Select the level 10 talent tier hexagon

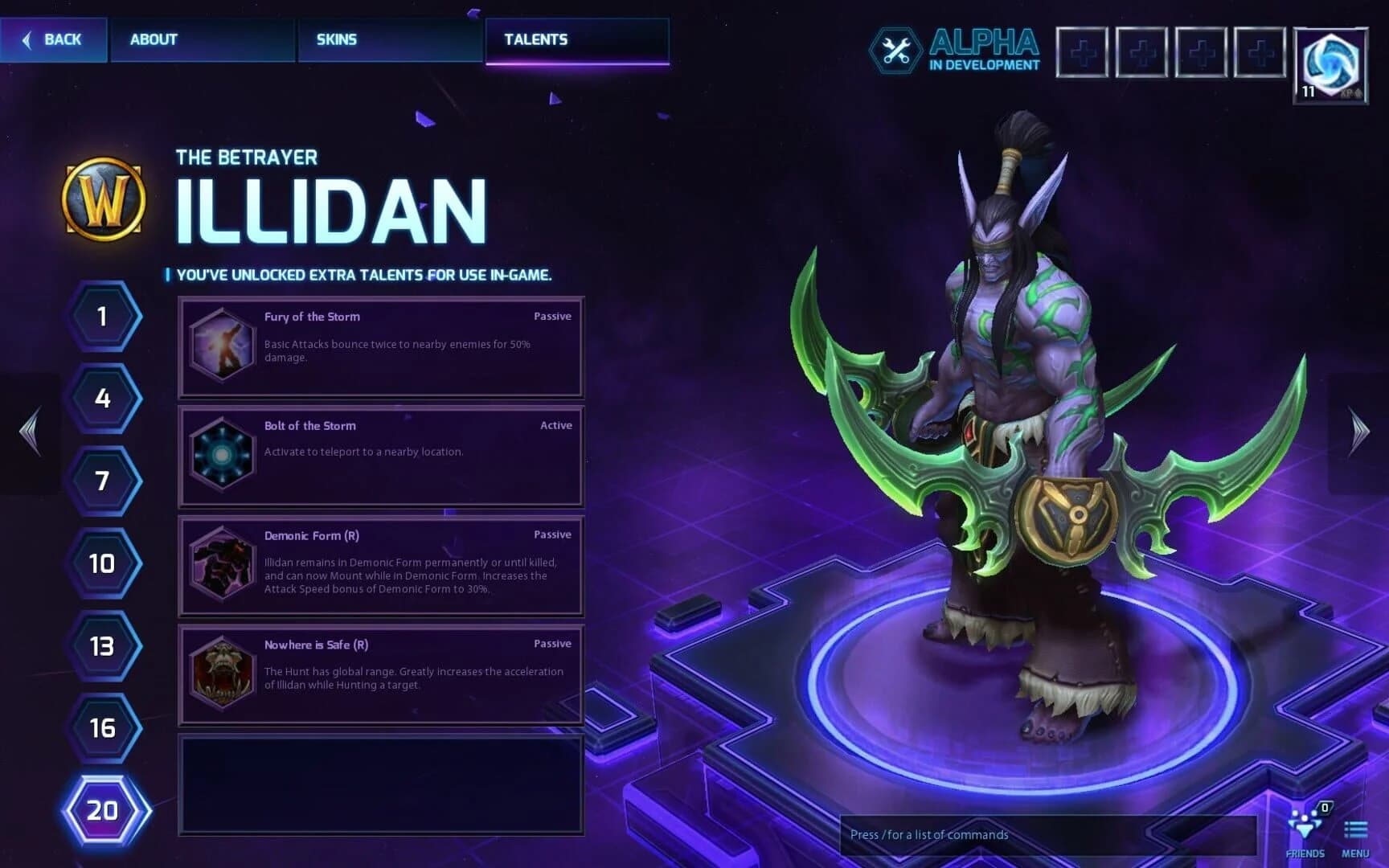click(102, 563)
